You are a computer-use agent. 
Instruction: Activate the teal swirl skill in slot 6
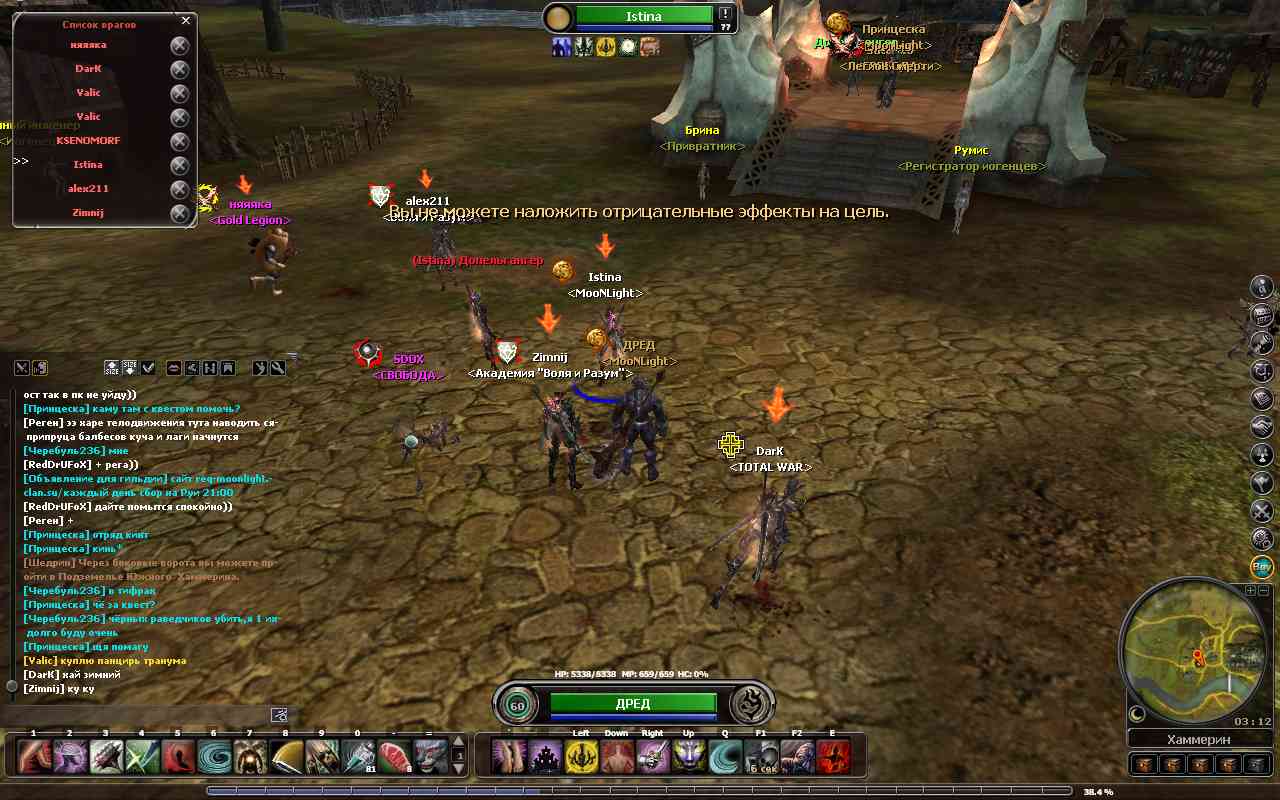214,757
